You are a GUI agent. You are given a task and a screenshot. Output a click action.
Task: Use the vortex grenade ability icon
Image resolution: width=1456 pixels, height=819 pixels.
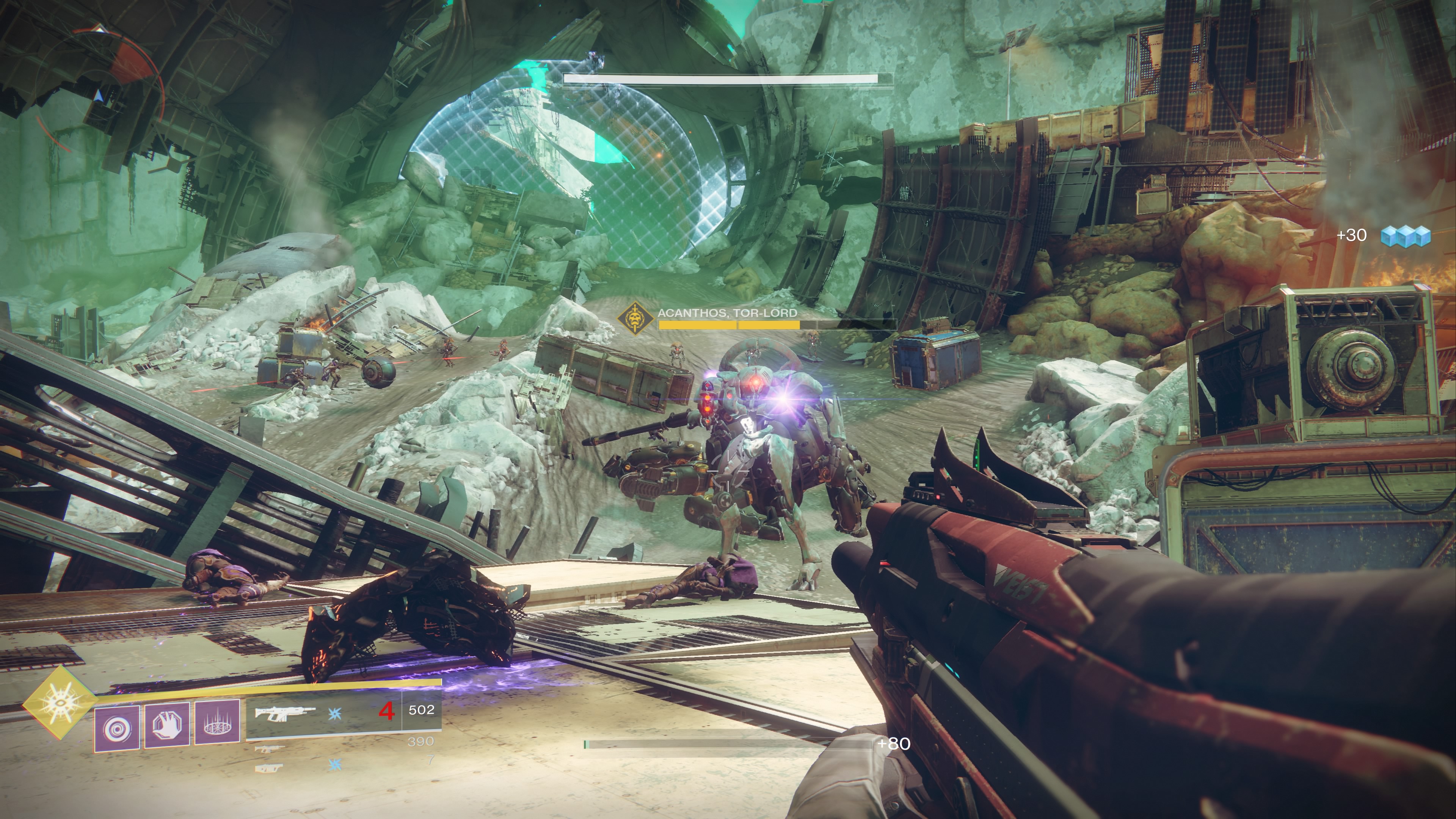(117, 728)
